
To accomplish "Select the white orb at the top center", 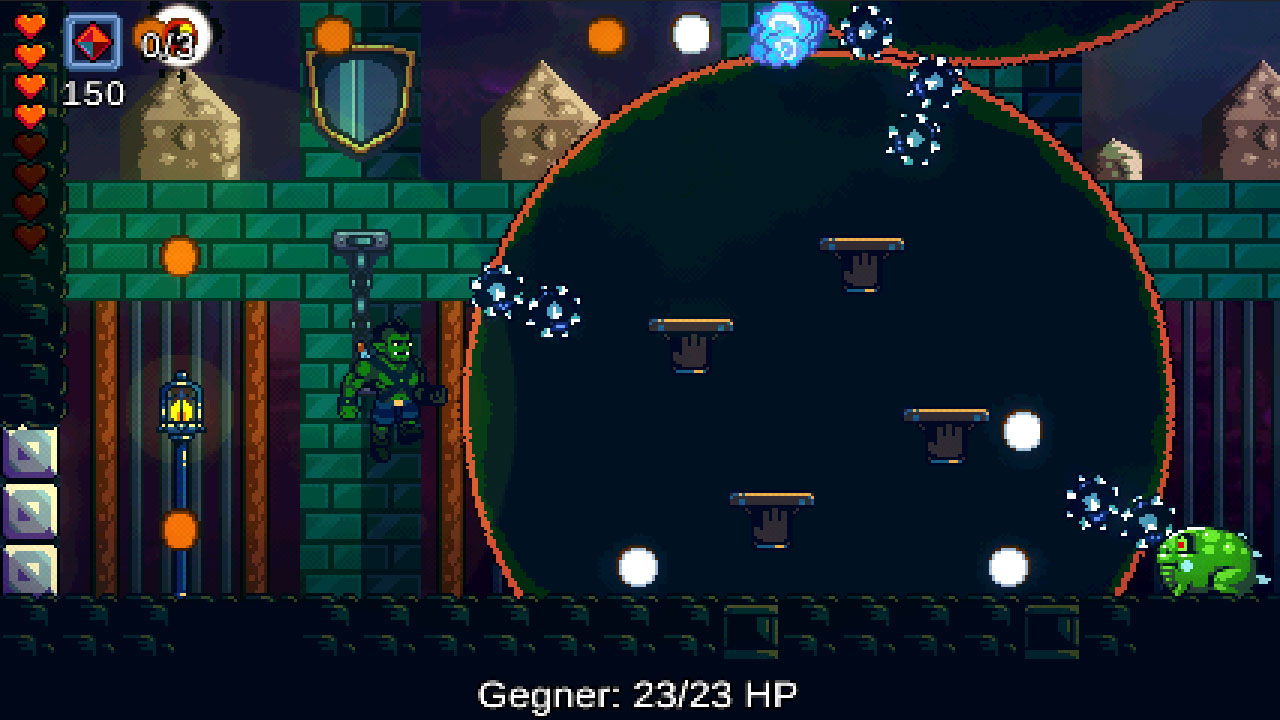I will 690,33.
